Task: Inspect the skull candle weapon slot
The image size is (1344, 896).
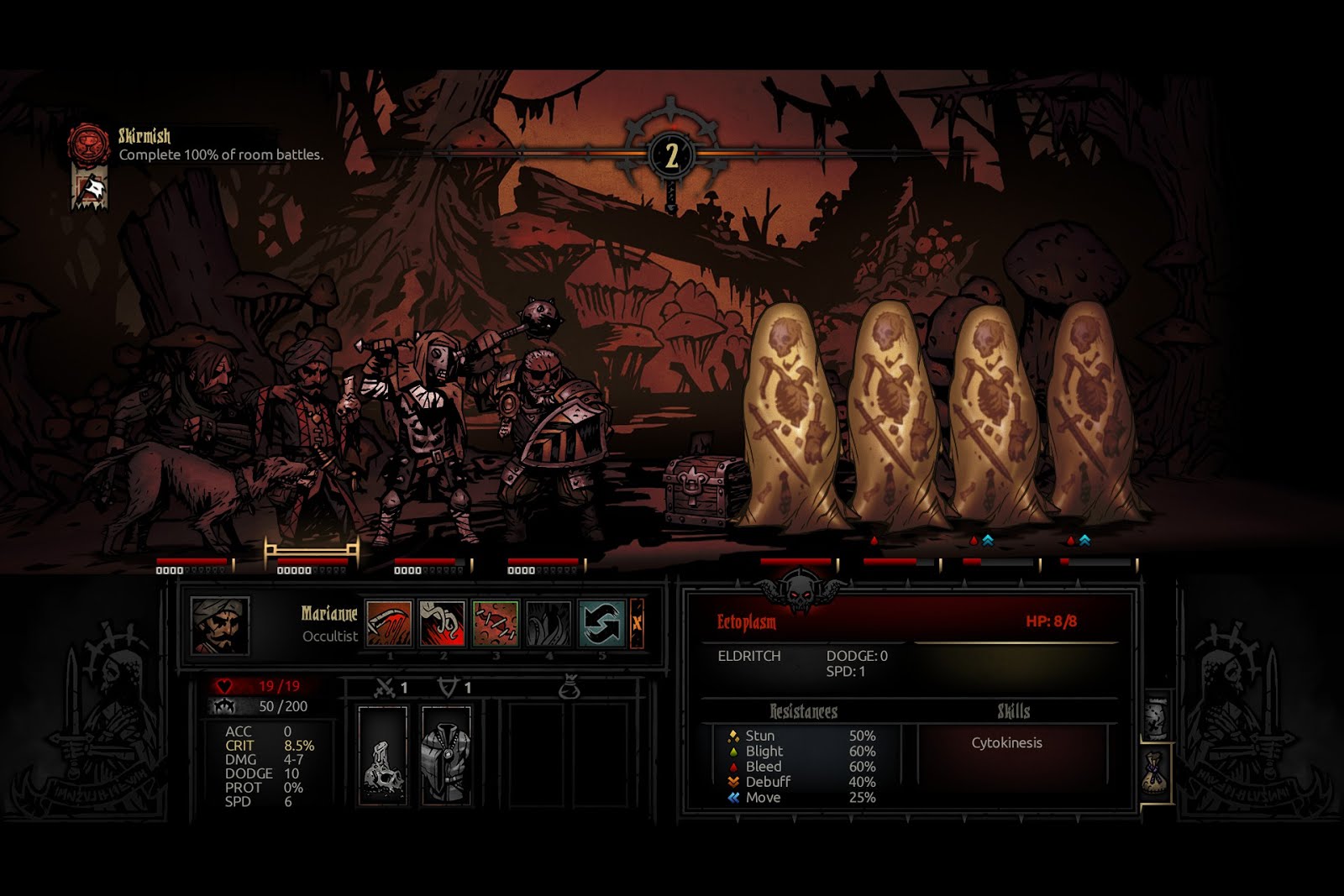Action: coord(383,755)
